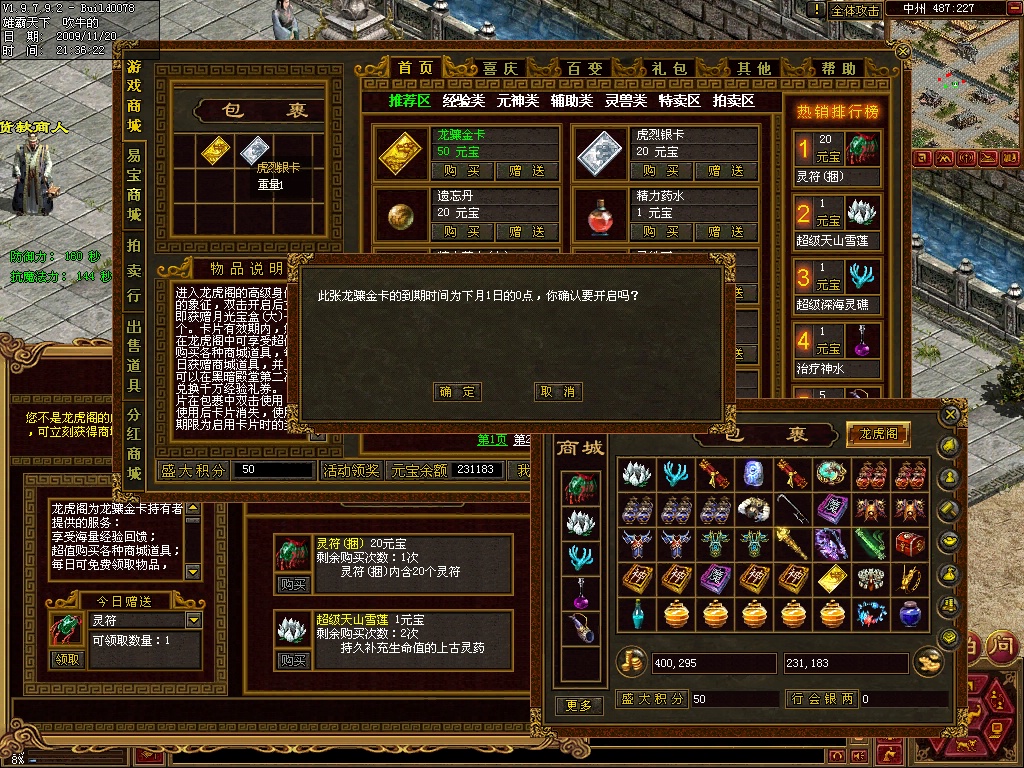Claim the daily gift with 领取
Screen dimensions: 1024x768
click(68, 659)
